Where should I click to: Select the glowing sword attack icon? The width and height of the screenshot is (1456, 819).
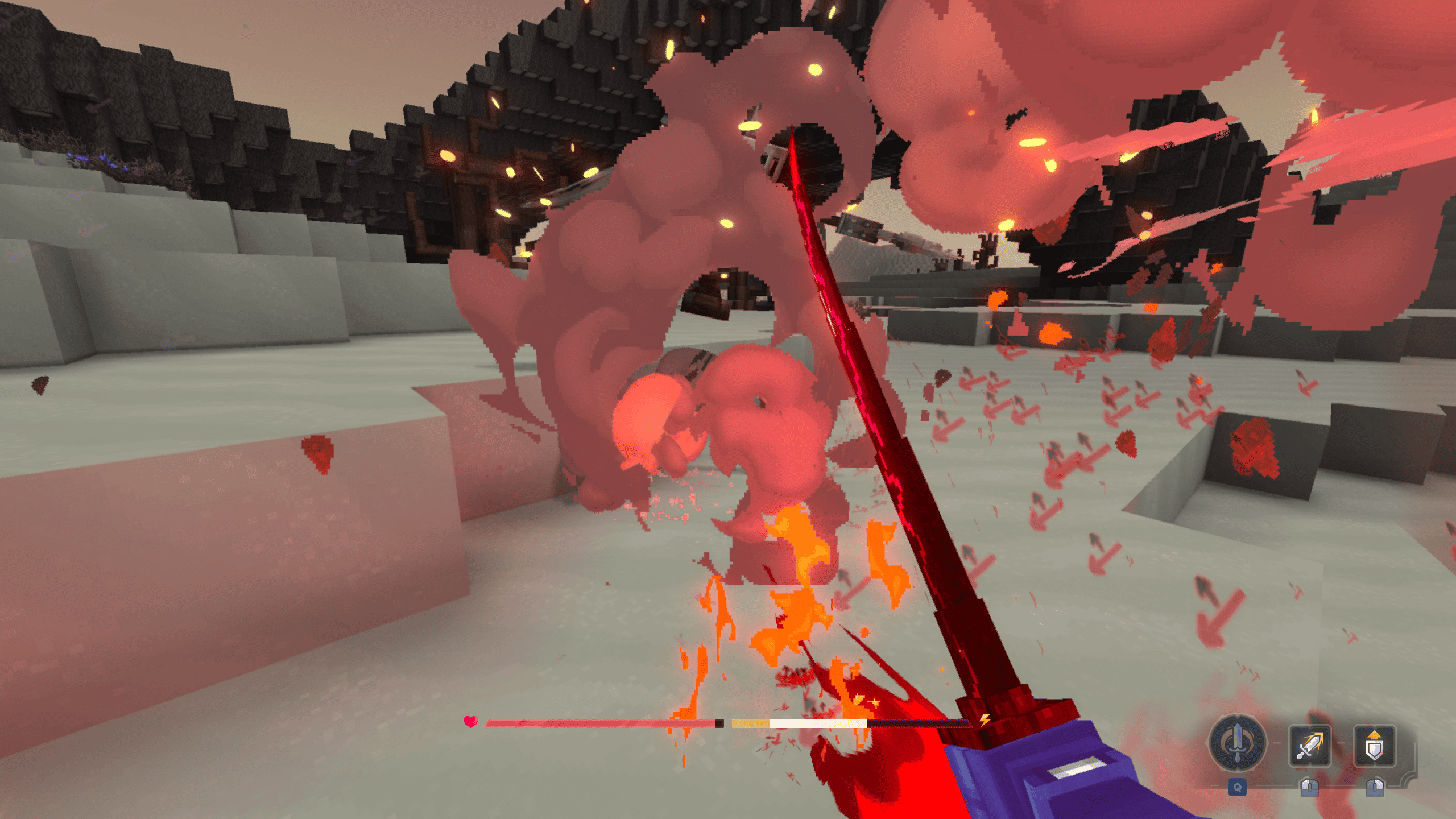1309,746
